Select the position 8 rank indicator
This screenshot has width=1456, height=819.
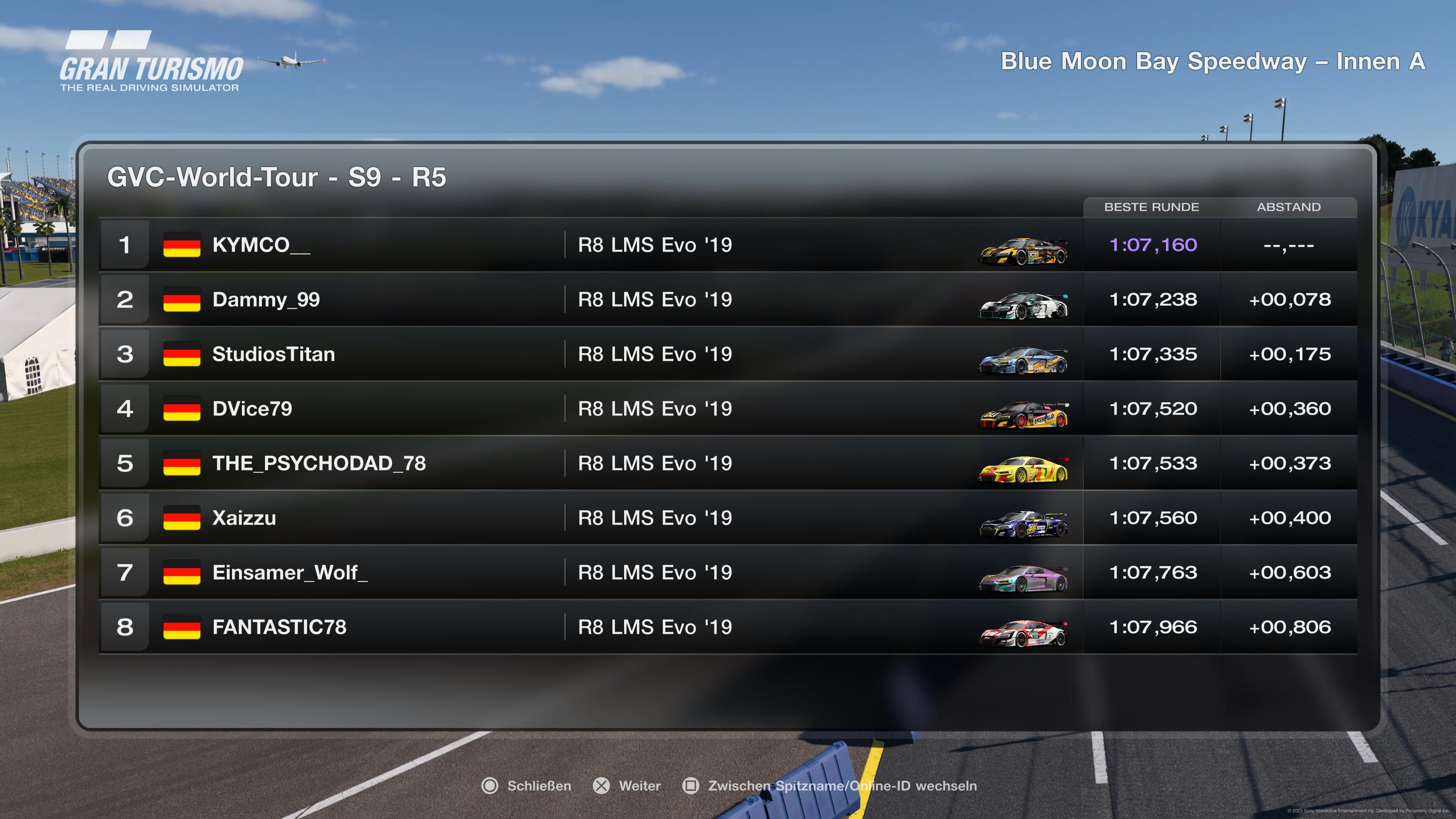coord(125,627)
